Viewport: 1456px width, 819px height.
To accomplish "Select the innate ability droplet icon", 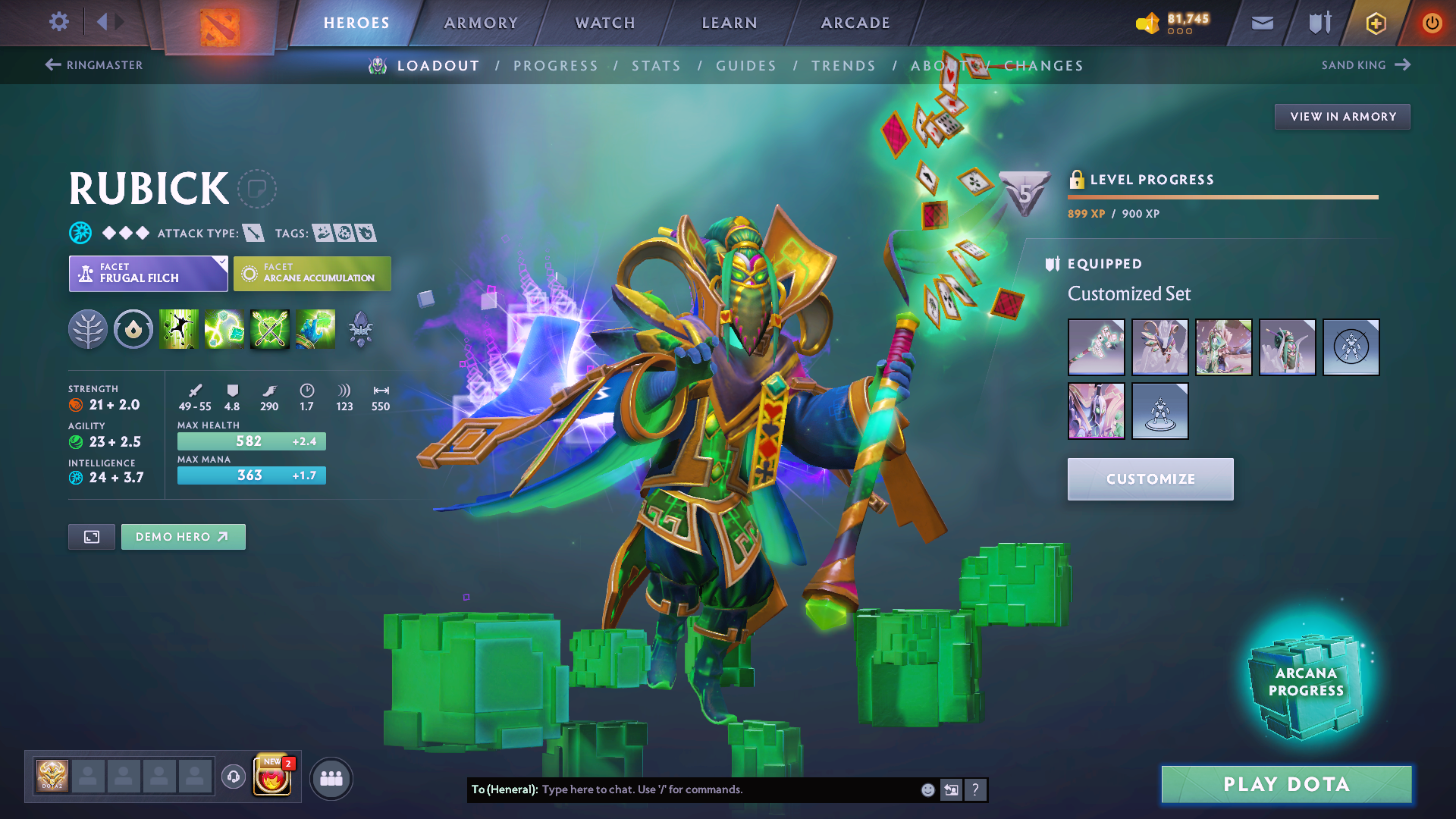I will [133, 329].
